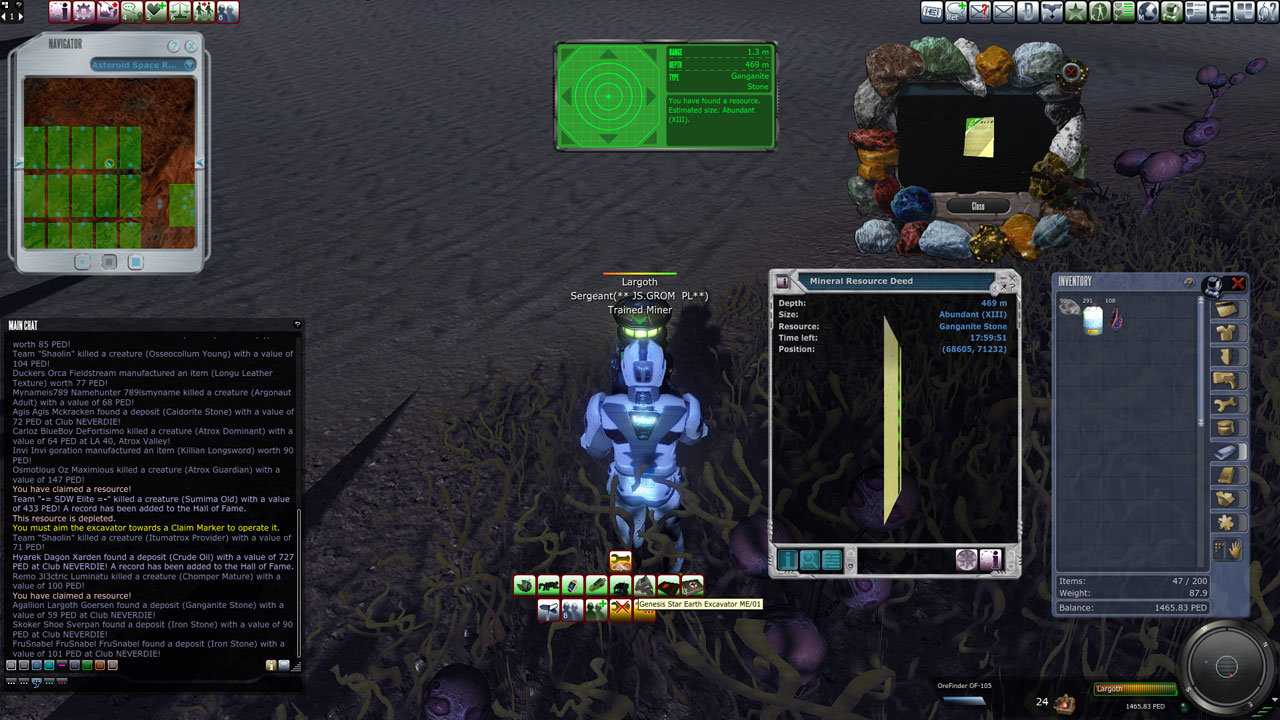Open the mail envelope icon

1004,12
